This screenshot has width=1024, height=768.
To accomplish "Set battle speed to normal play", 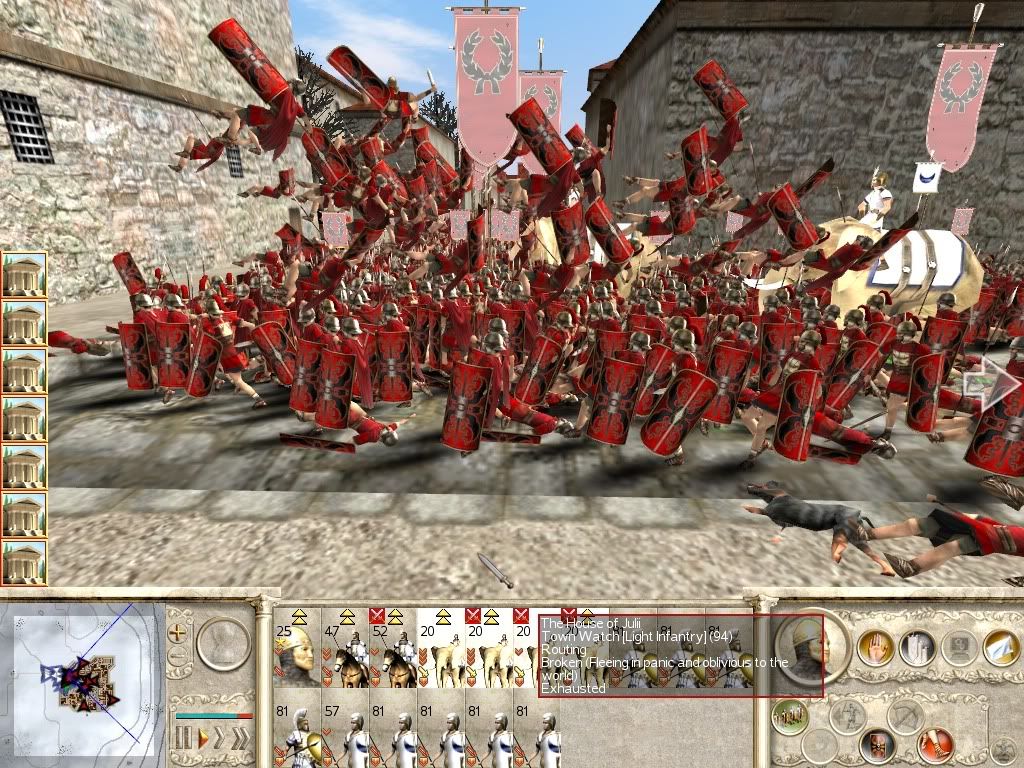I will point(203,739).
